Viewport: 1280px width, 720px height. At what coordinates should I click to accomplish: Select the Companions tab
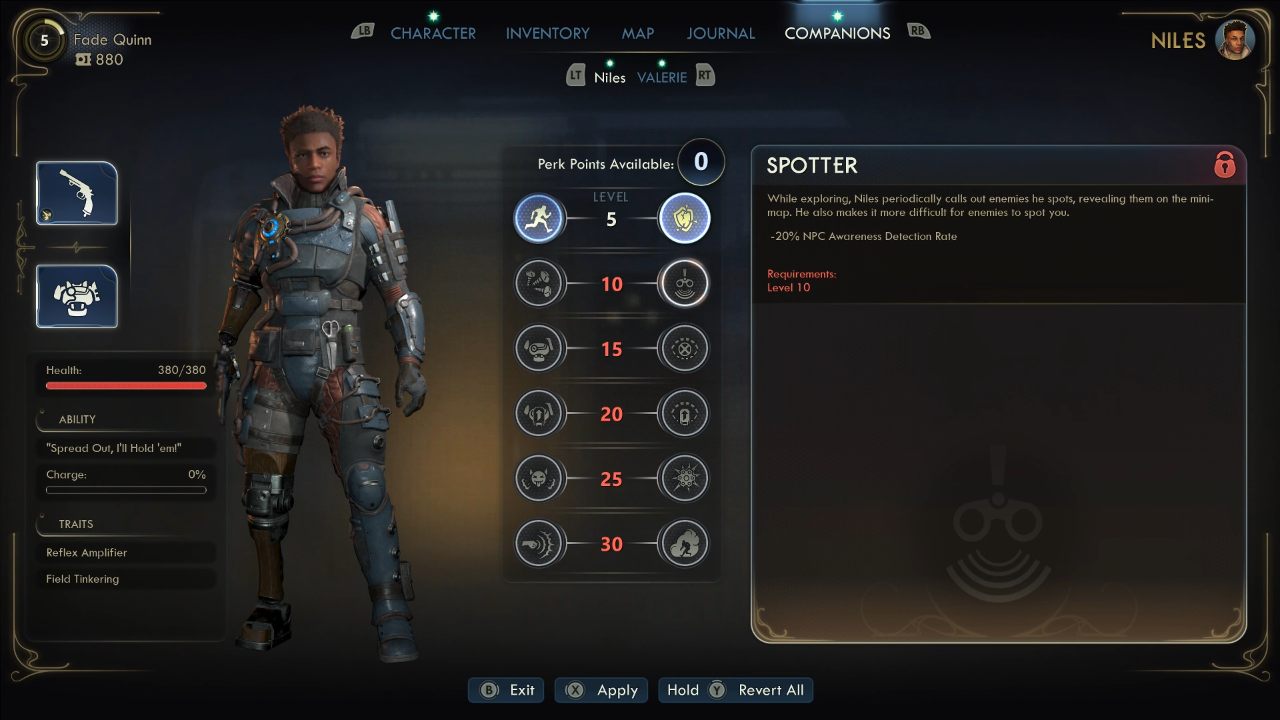[x=837, y=33]
